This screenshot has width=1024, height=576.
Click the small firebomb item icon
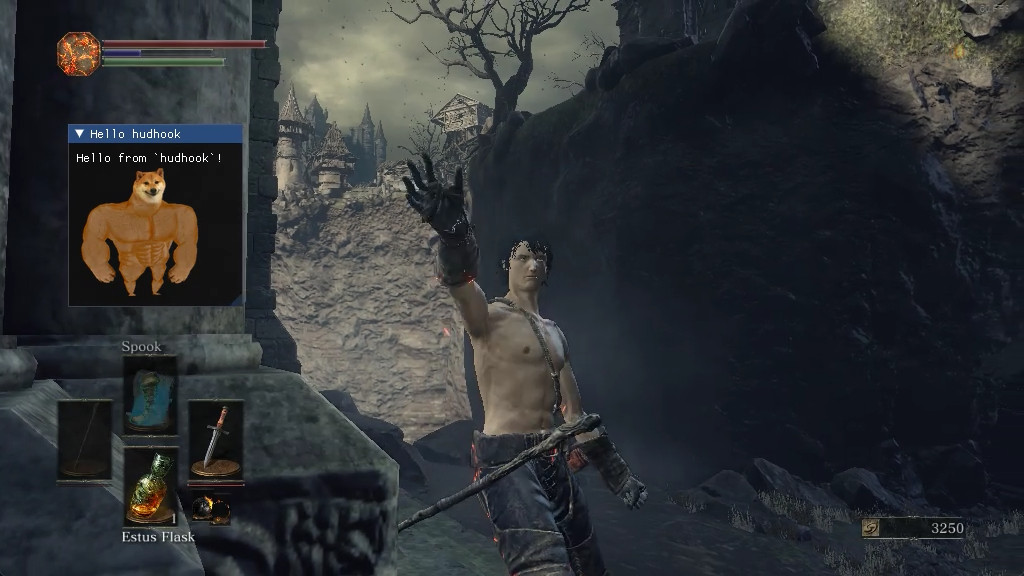pyautogui.click(x=210, y=508)
